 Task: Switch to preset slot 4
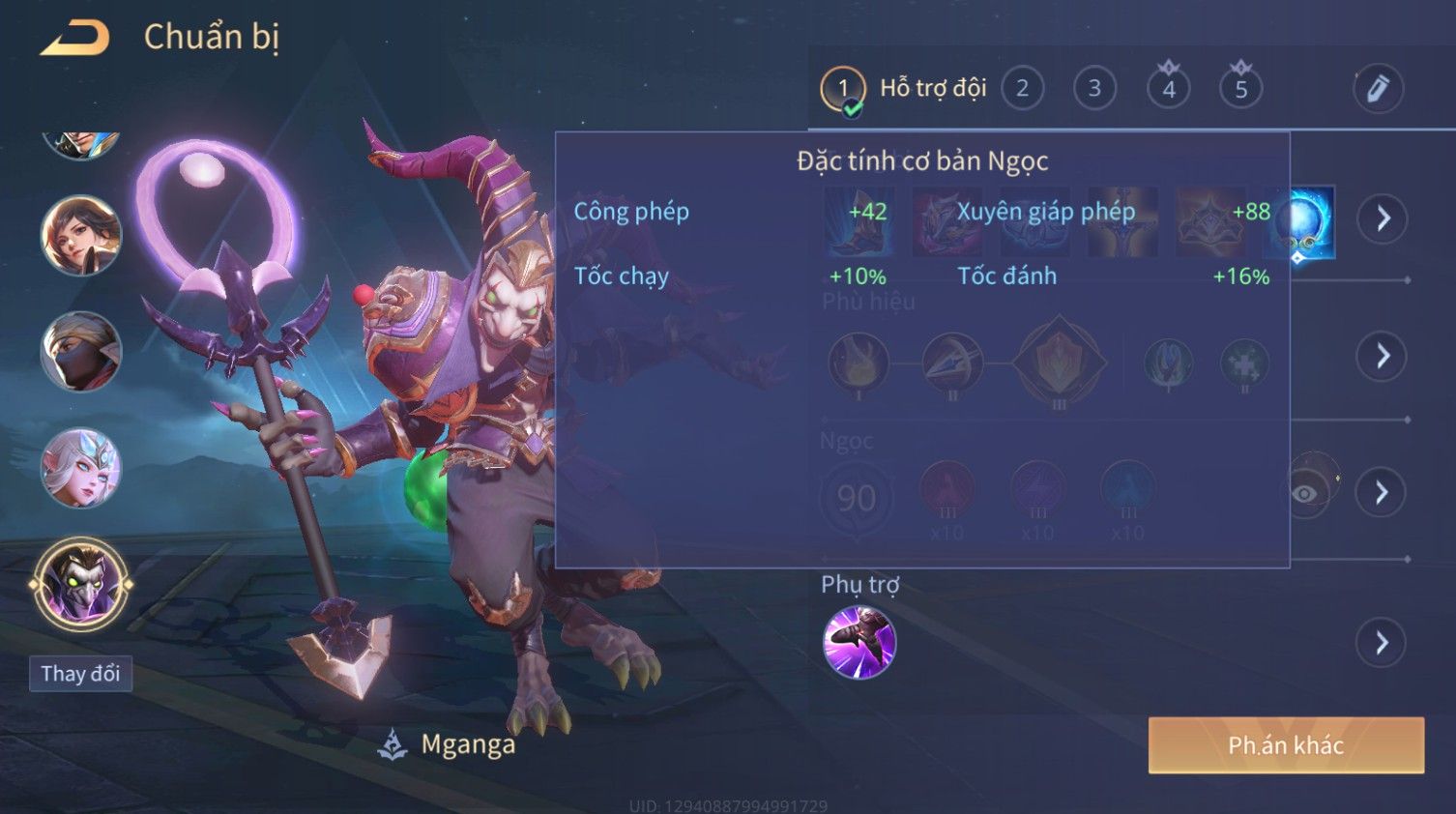pyautogui.click(x=1168, y=89)
